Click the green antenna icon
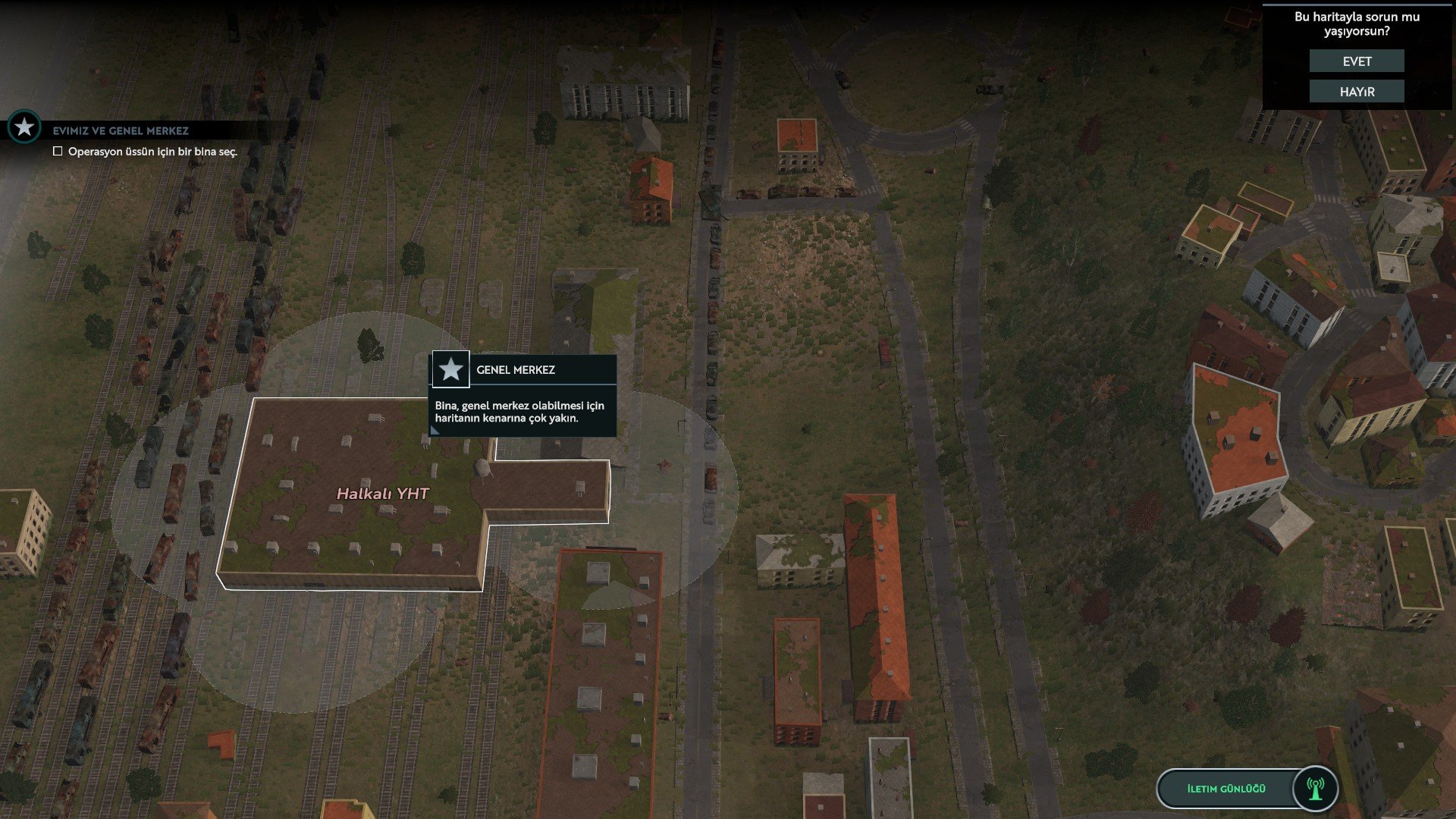The height and width of the screenshot is (819, 1456). click(x=1316, y=789)
